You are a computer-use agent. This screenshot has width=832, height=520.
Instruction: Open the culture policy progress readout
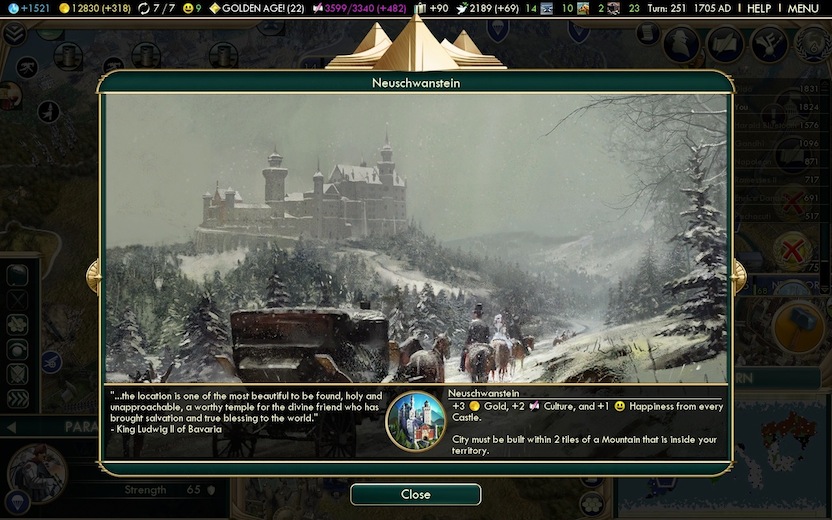(x=359, y=8)
